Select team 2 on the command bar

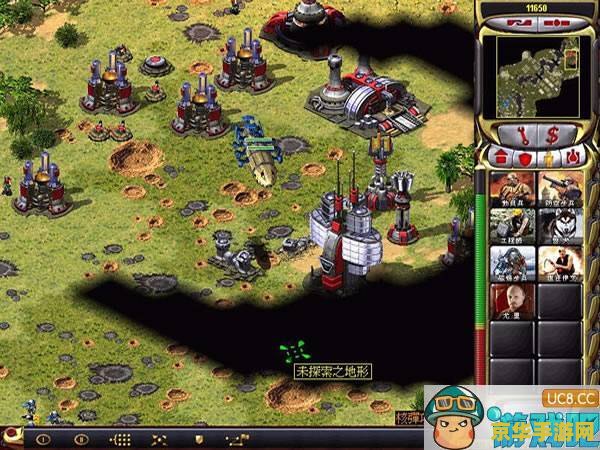[x=82, y=438]
